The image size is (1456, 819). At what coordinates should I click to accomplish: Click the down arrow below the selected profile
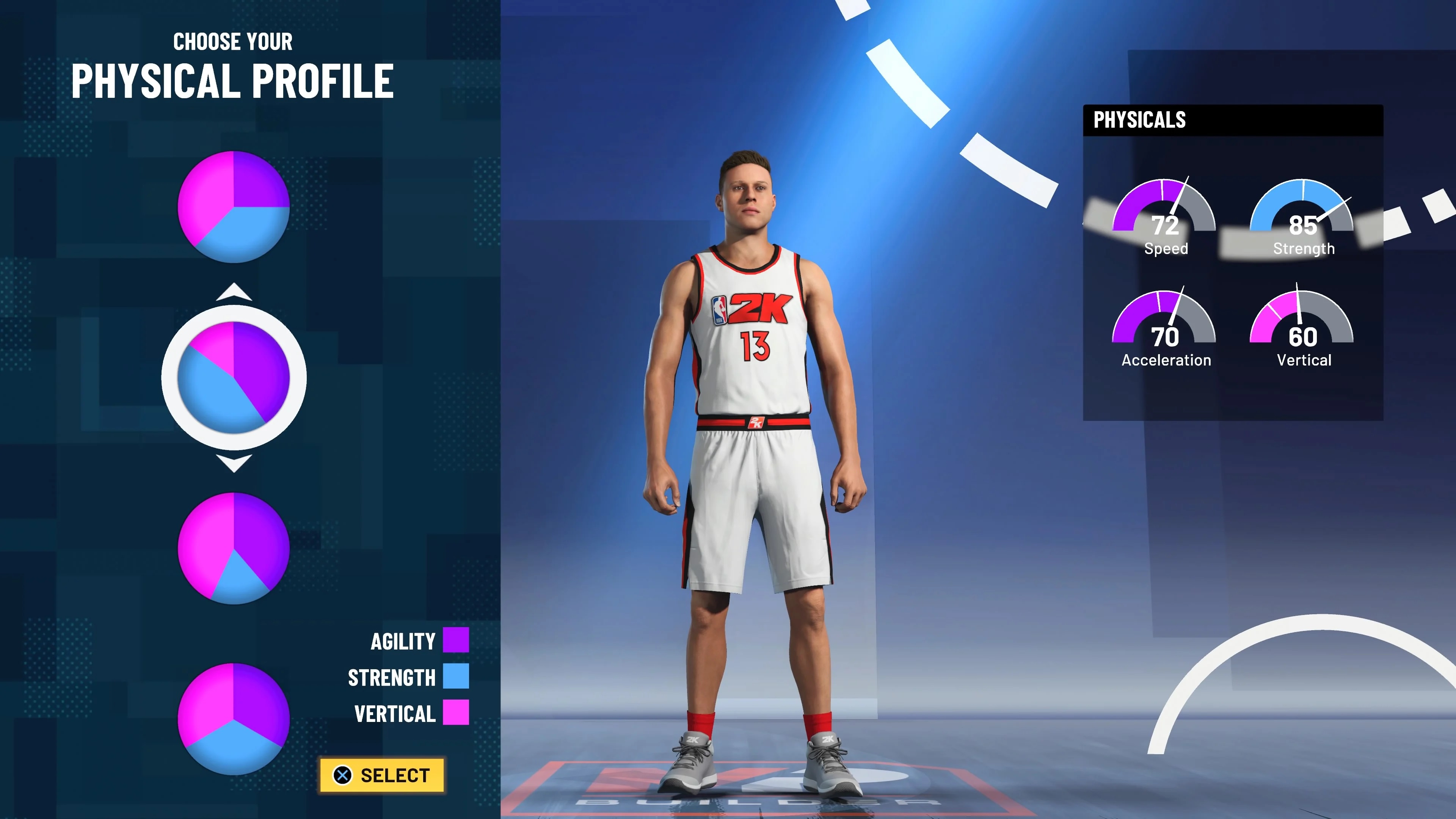coord(234,463)
